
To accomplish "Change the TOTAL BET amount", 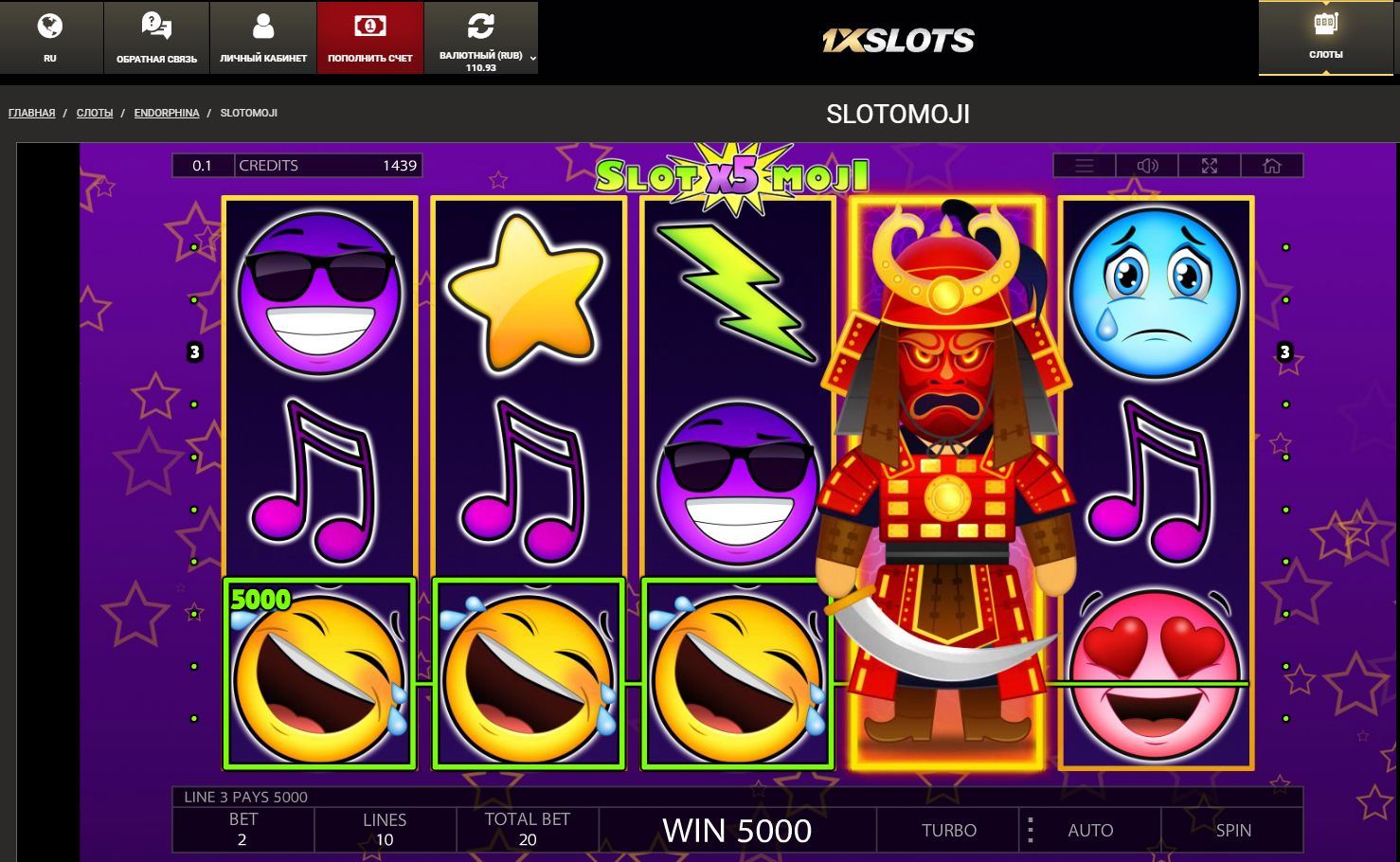I will pyautogui.click(x=527, y=830).
